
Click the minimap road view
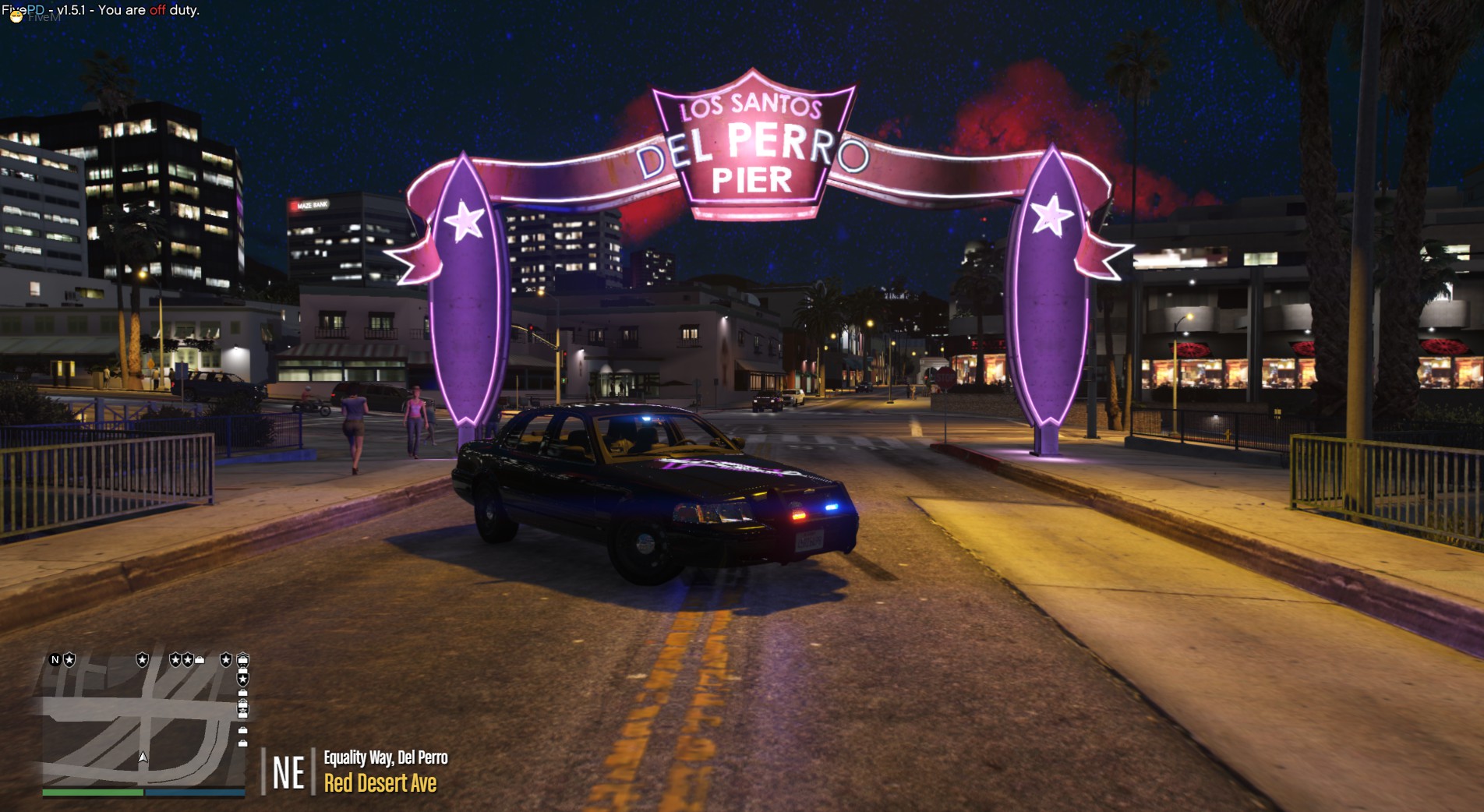coord(143,721)
